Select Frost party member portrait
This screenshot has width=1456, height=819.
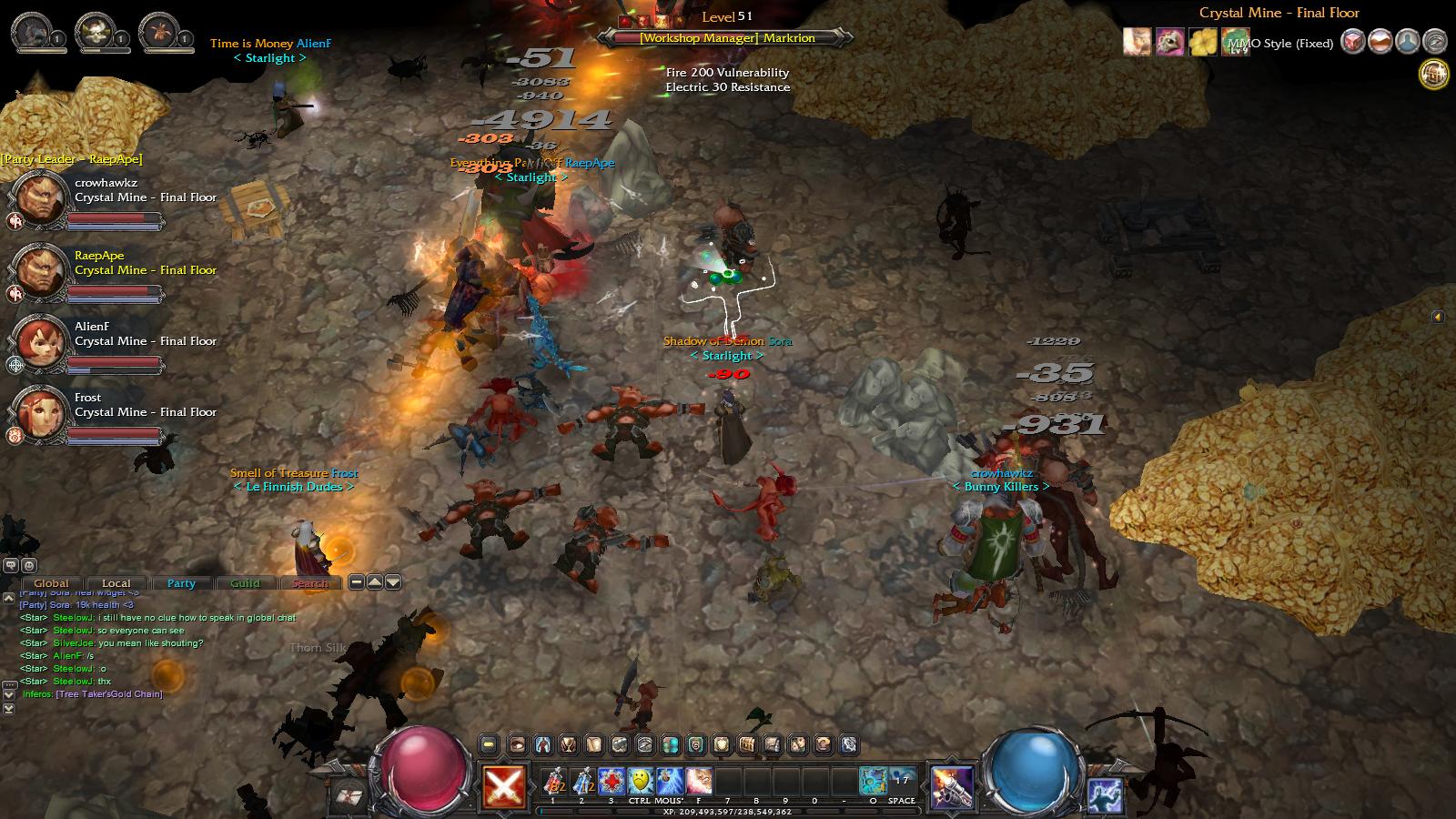(x=41, y=413)
